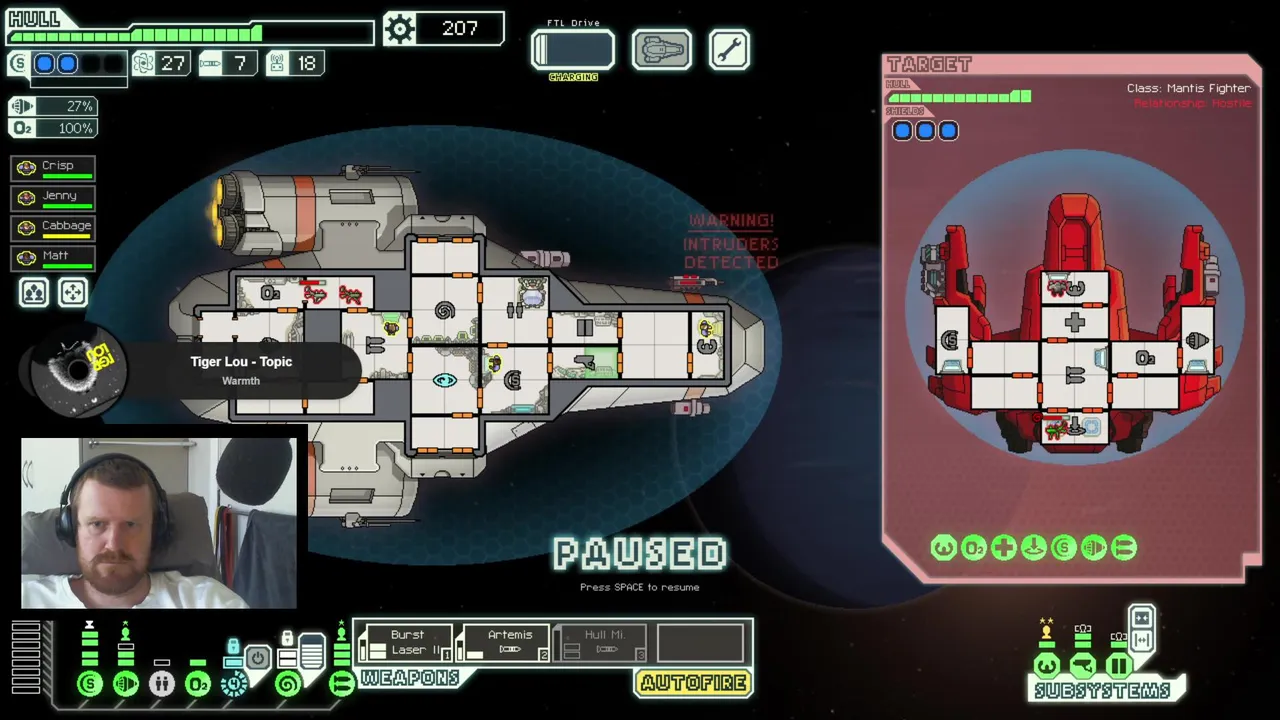This screenshot has height=720, width=1280.
Task: Send crew back to saved stations
Action: (x=73, y=292)
